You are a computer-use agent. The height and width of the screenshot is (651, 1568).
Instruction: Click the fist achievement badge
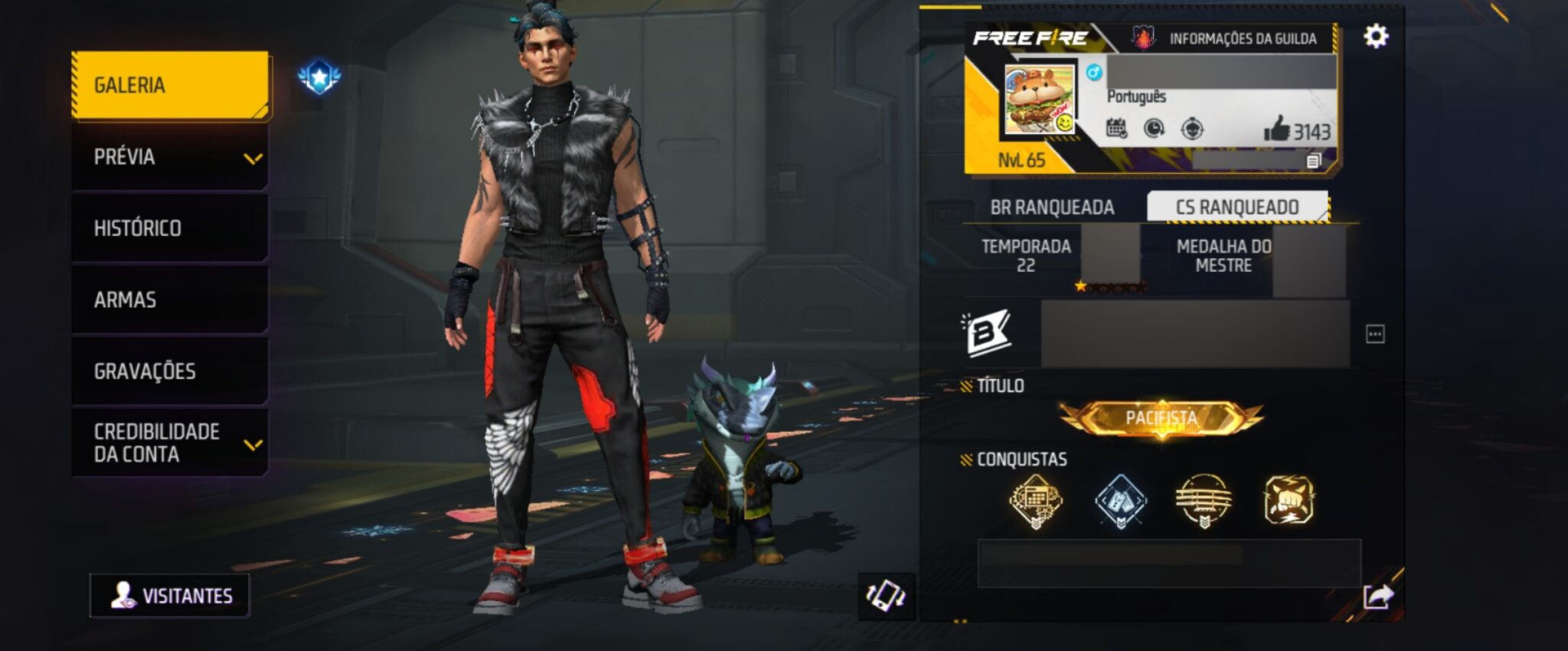(1289, 500)
